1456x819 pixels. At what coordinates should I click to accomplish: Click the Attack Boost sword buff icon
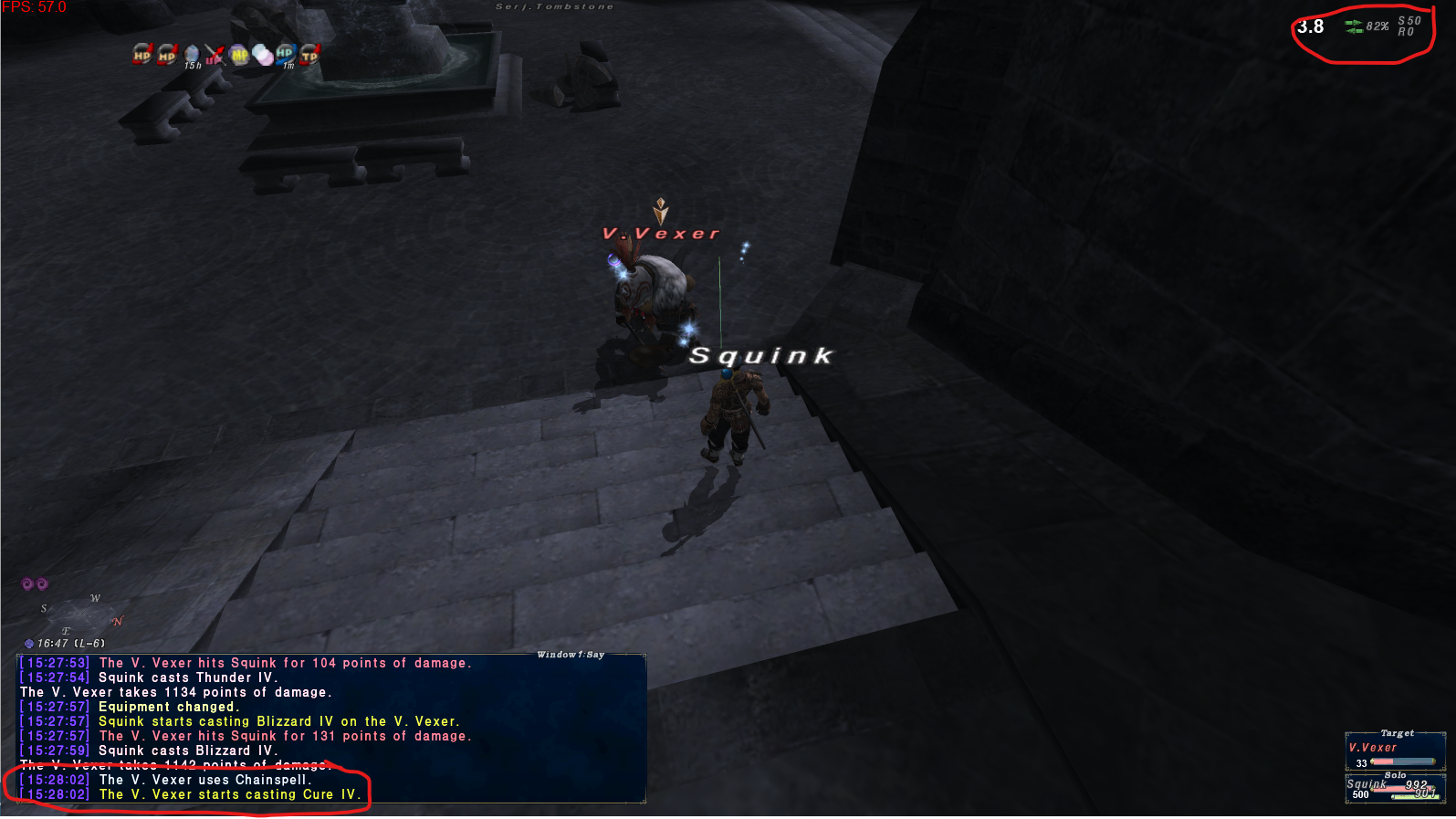tap(215, 55)
